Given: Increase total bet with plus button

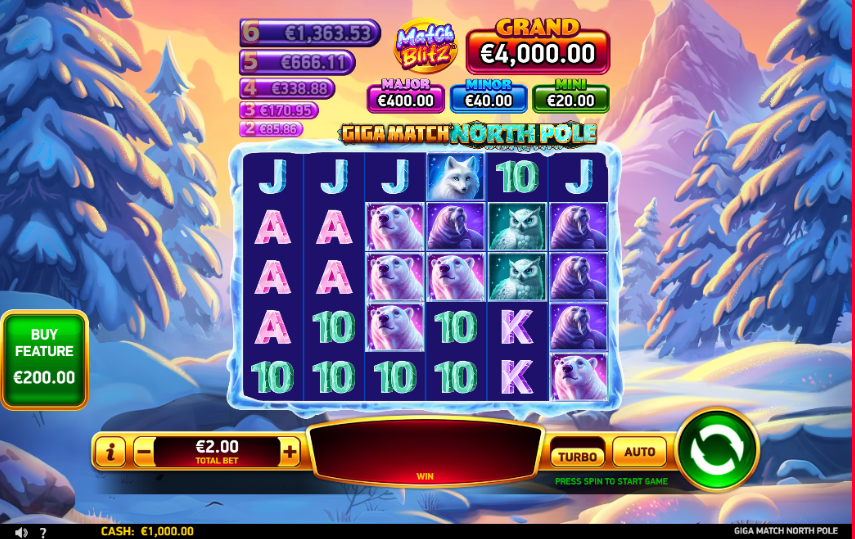Looking at the screenshot, I should coord(290,452).
